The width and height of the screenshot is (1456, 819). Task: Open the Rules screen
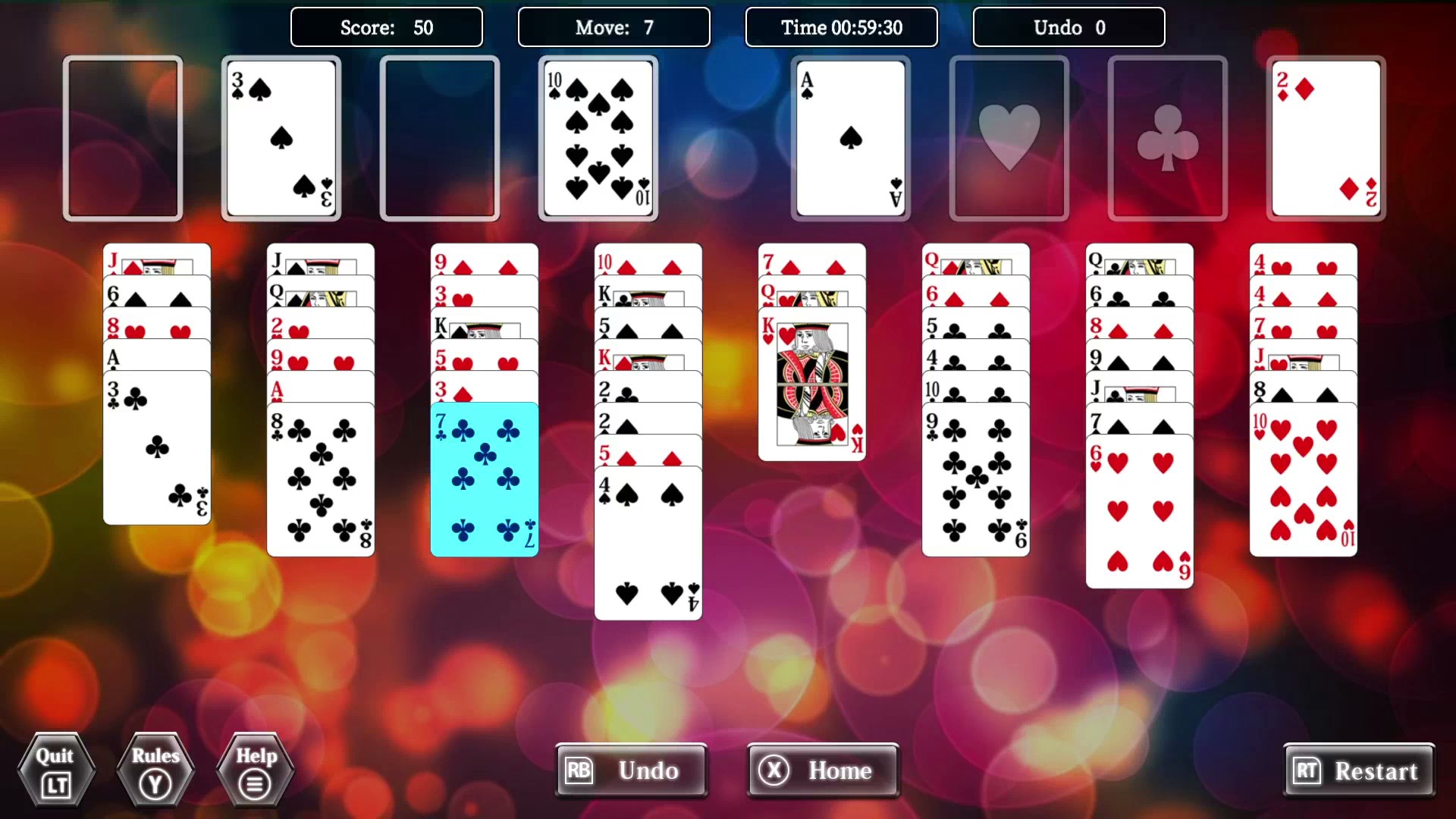pyautogui.click(x=155, y=770)
